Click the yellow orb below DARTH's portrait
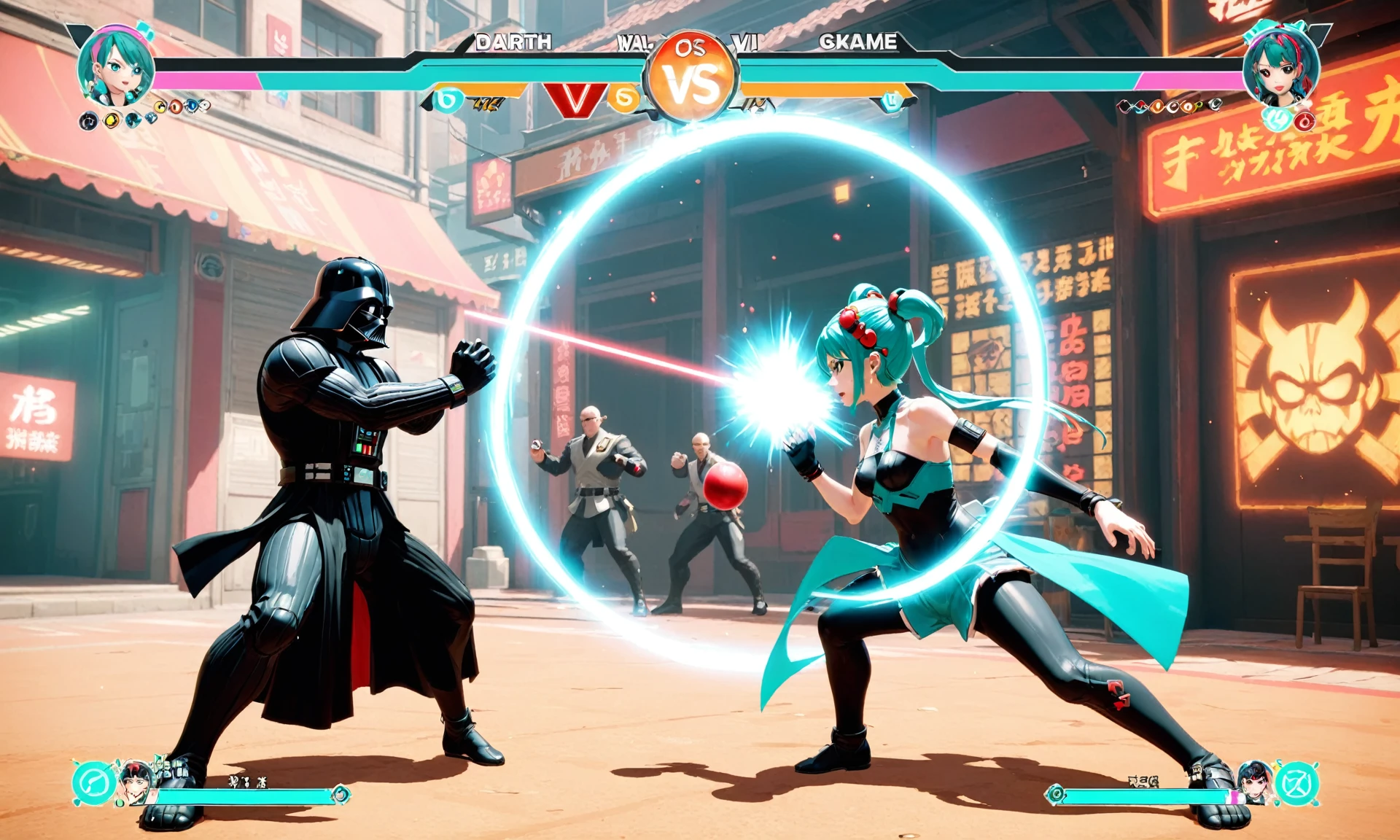Image resolution: width=1400 pixels, height=840 pixels. click(112, 120)
